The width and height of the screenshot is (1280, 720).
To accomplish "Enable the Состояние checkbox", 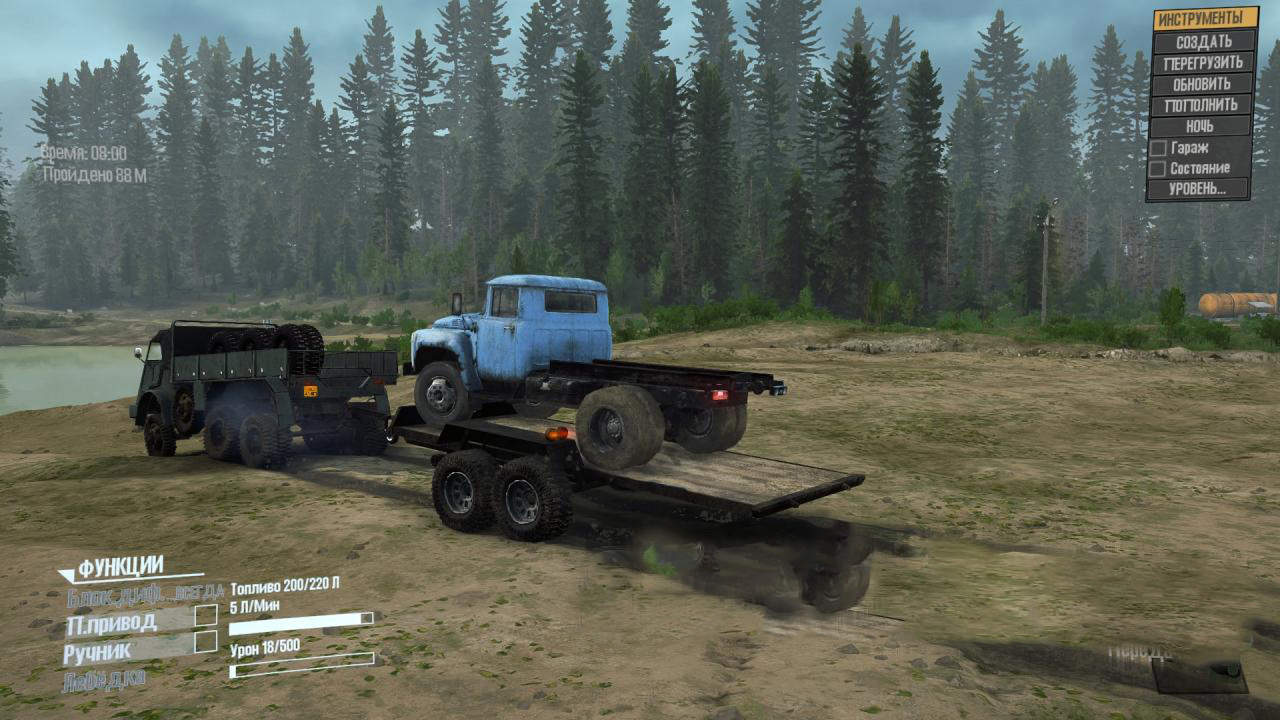I will (1157, 169).
